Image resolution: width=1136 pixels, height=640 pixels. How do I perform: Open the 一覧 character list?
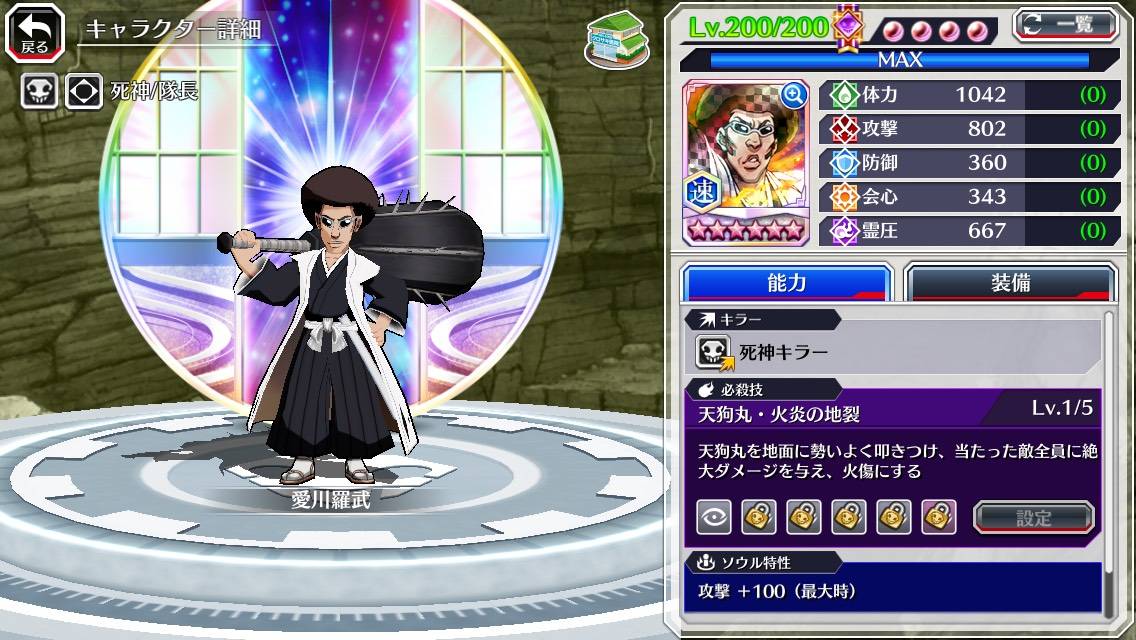coord(1065,24)
